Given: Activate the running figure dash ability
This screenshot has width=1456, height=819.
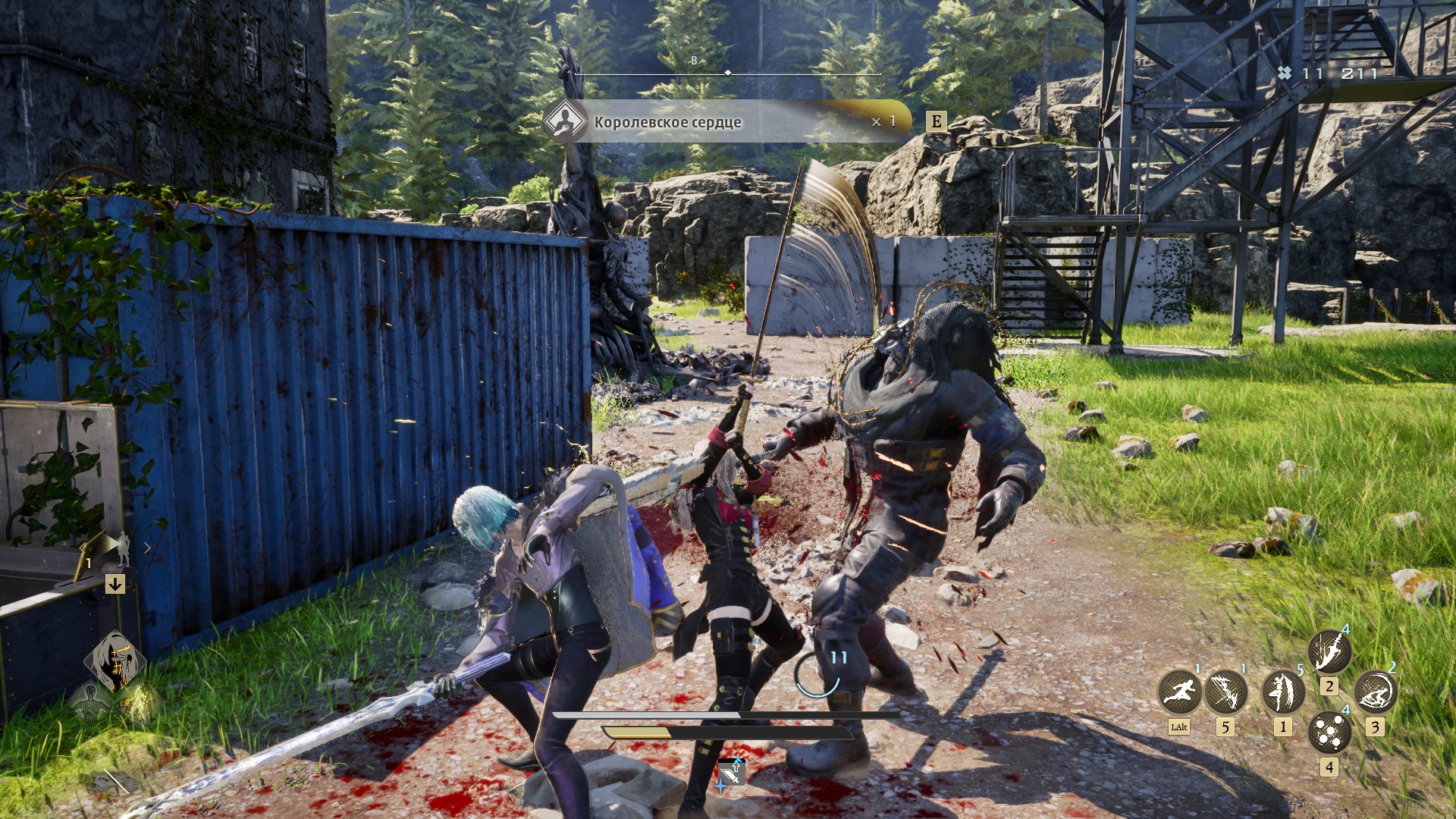Looking at the screenshot, I should pos(1179,692).
